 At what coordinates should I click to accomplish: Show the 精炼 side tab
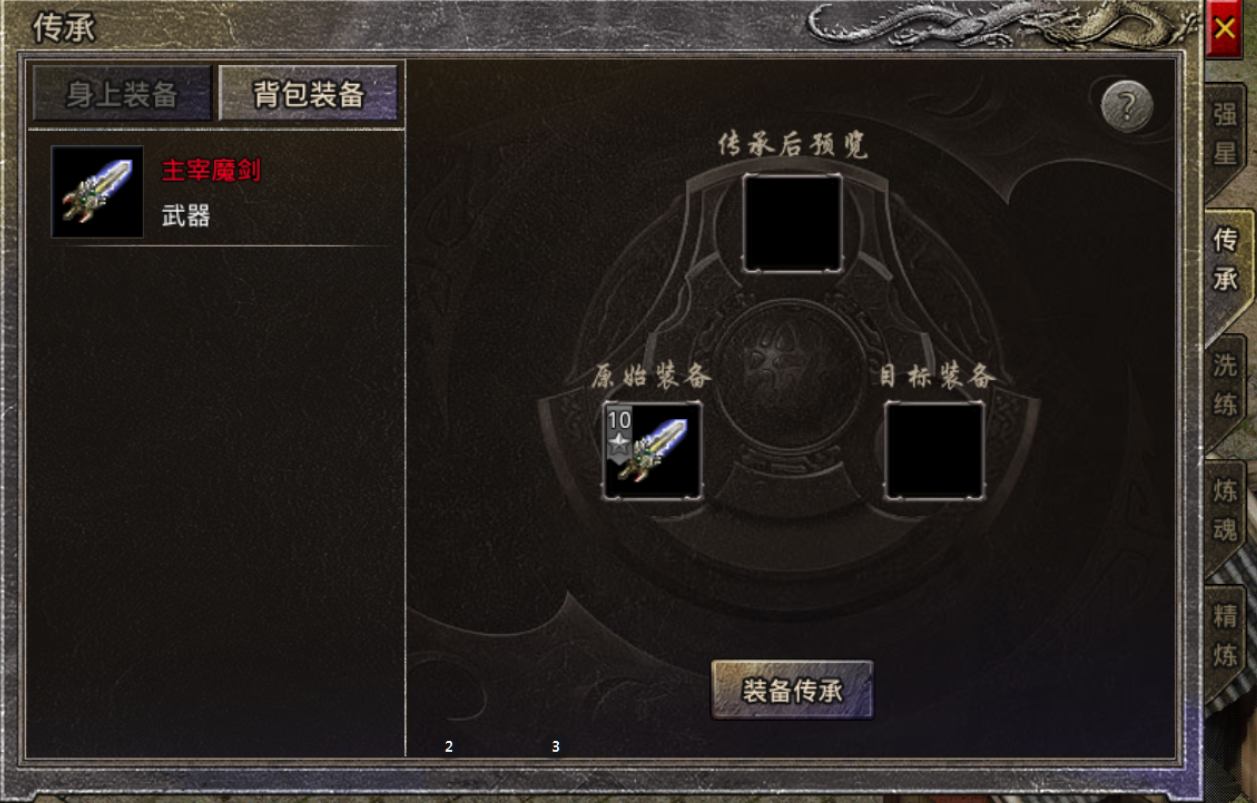pos(1225,636)
